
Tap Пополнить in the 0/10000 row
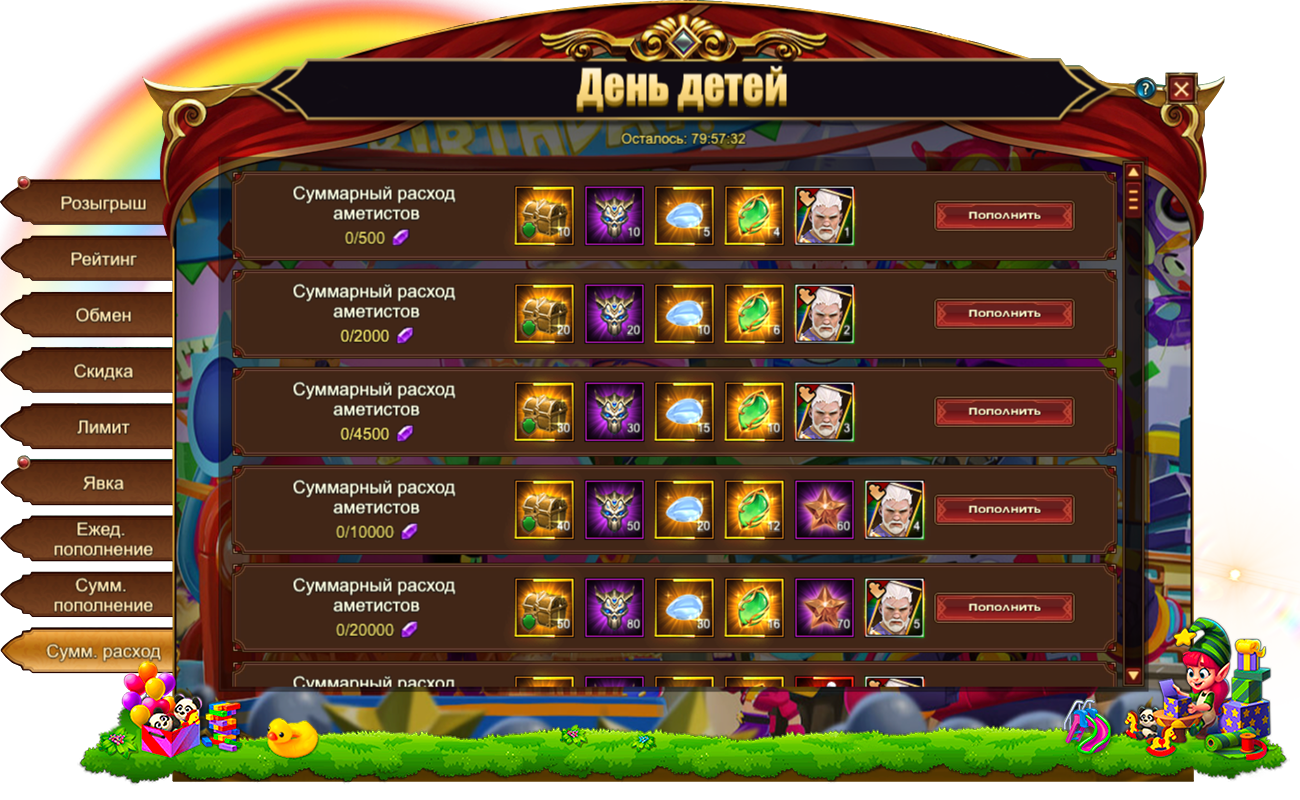pos(1004,509)
